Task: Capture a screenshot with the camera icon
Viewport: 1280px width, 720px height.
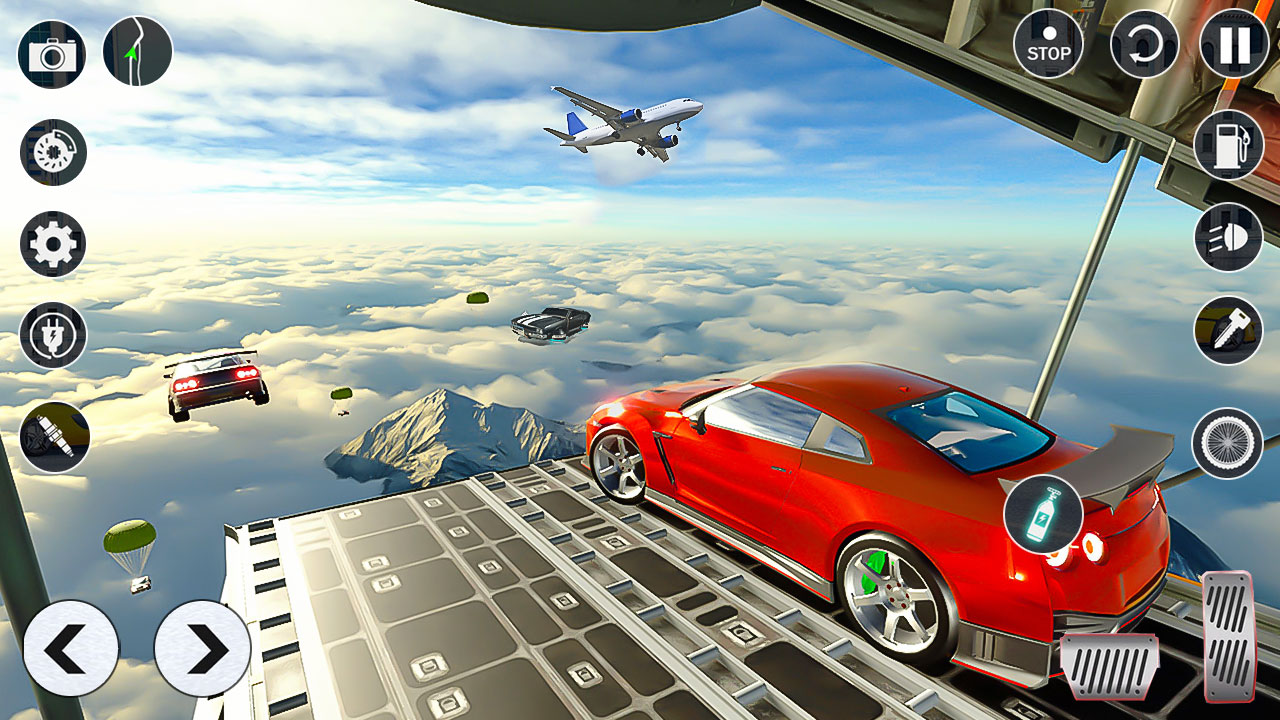Action: coord(52,52)
